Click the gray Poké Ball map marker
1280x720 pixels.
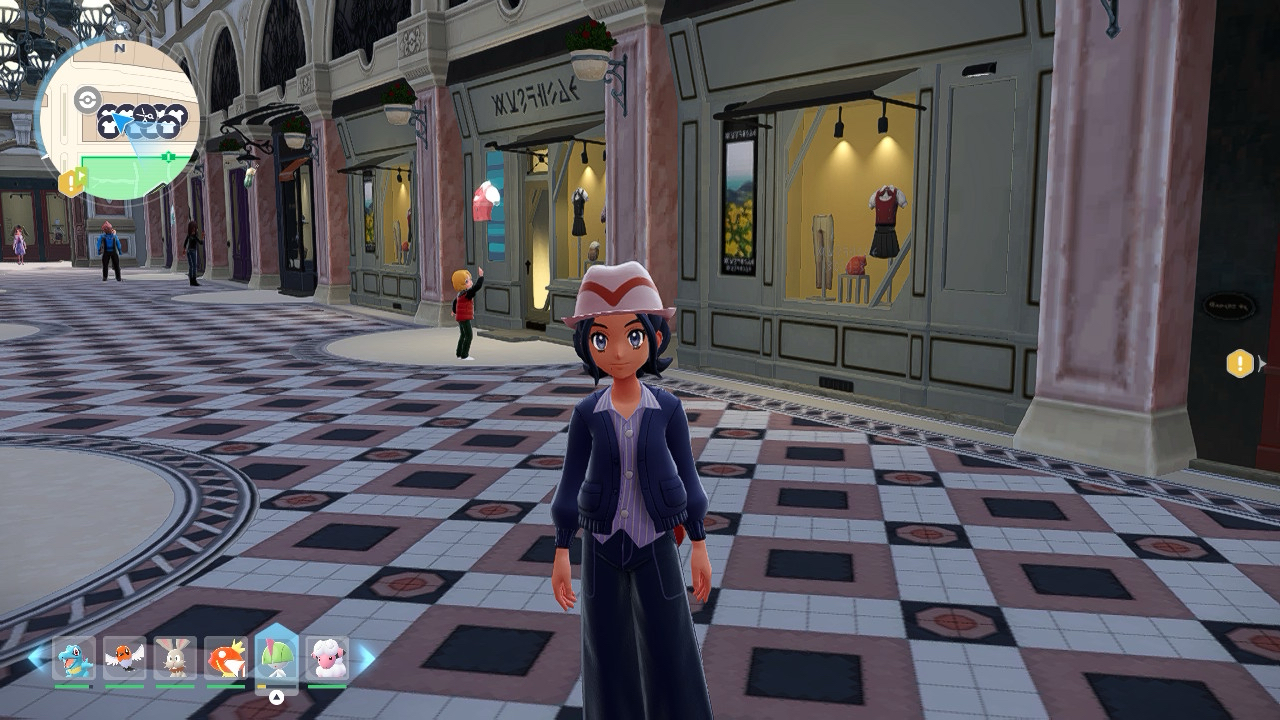pos(87,100)
